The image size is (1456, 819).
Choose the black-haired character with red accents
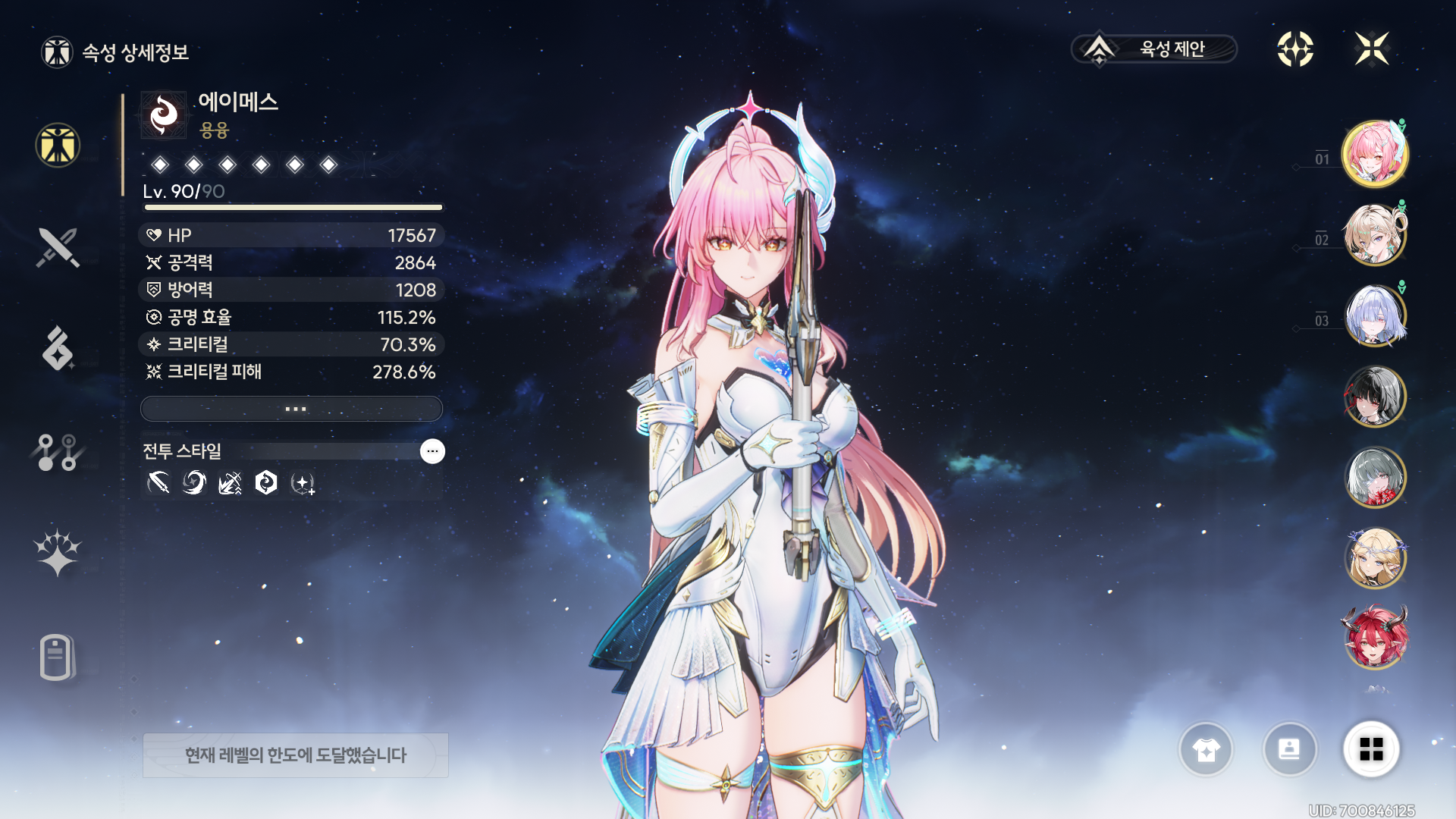pos(1375,397)
